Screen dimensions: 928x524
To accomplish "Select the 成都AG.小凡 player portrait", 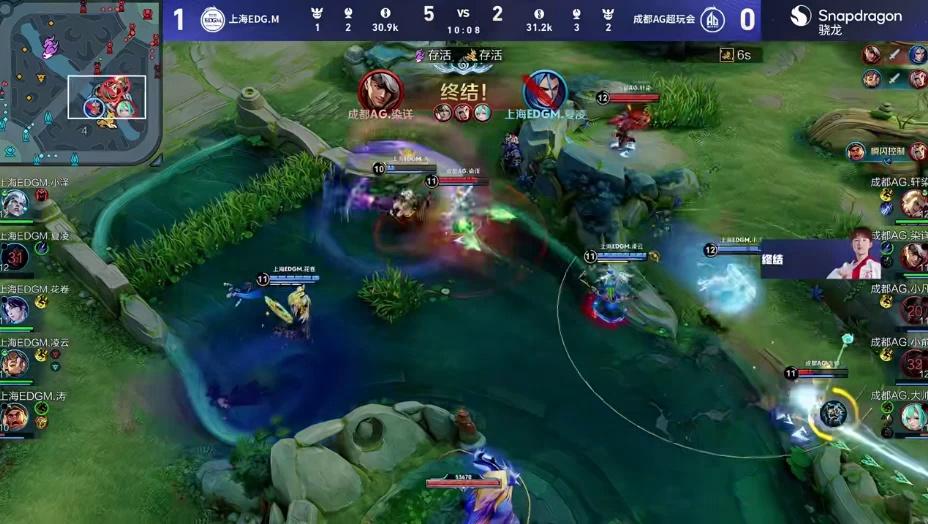I will (x=913, y=311).
